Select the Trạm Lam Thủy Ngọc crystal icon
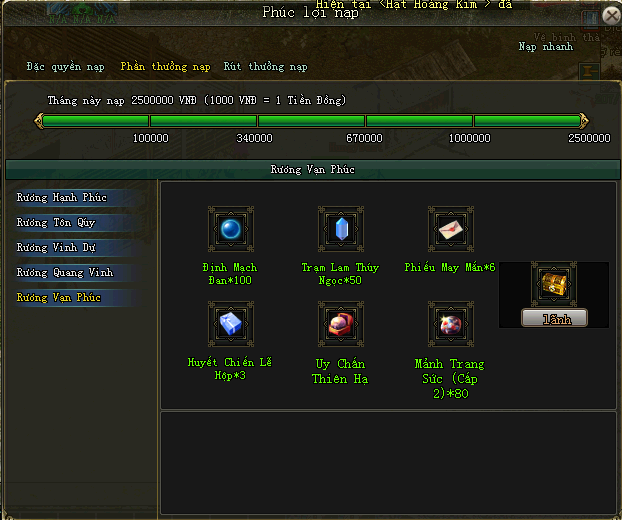This screenshot has width=622, height=520. tap(341, 230)
